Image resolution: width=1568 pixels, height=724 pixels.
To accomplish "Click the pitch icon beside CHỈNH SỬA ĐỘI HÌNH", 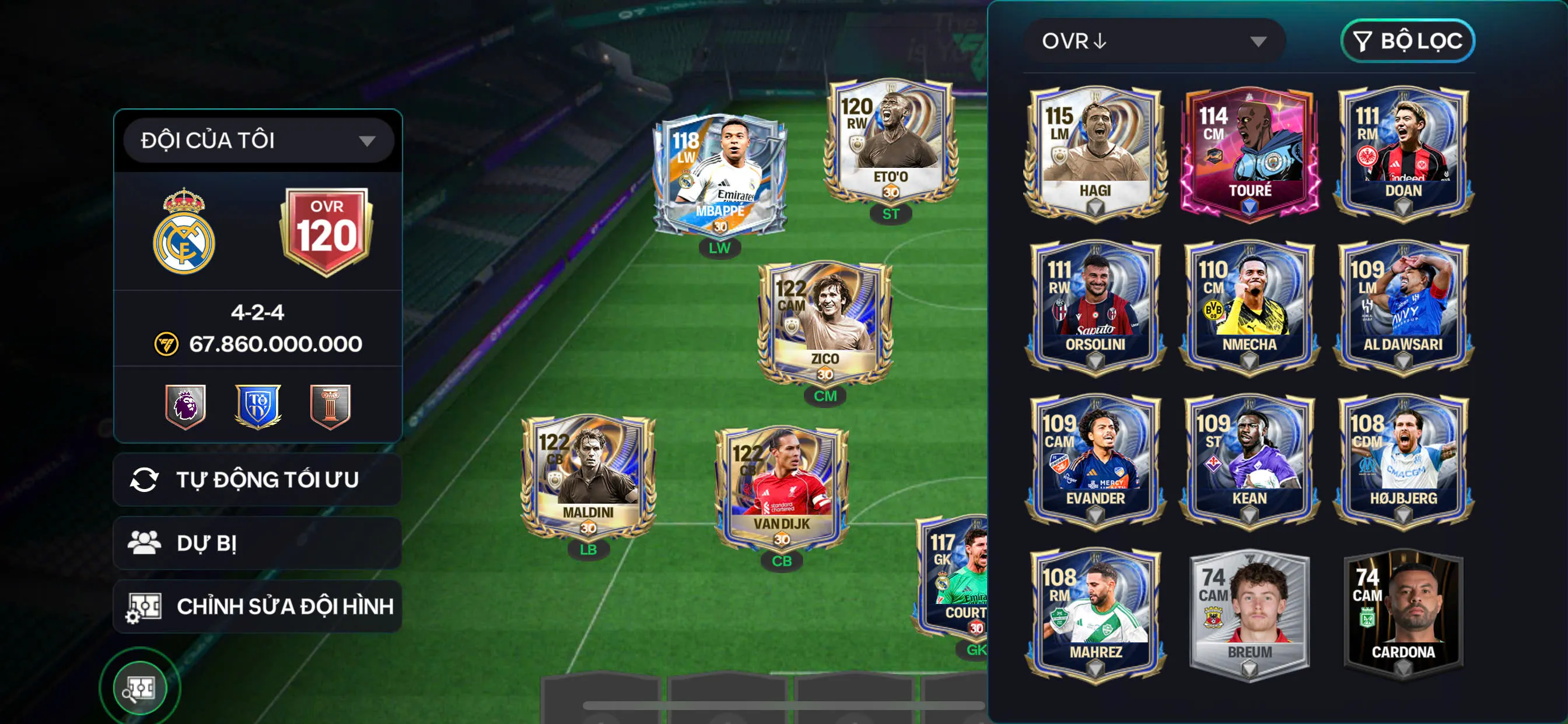I will pos(146,606).
